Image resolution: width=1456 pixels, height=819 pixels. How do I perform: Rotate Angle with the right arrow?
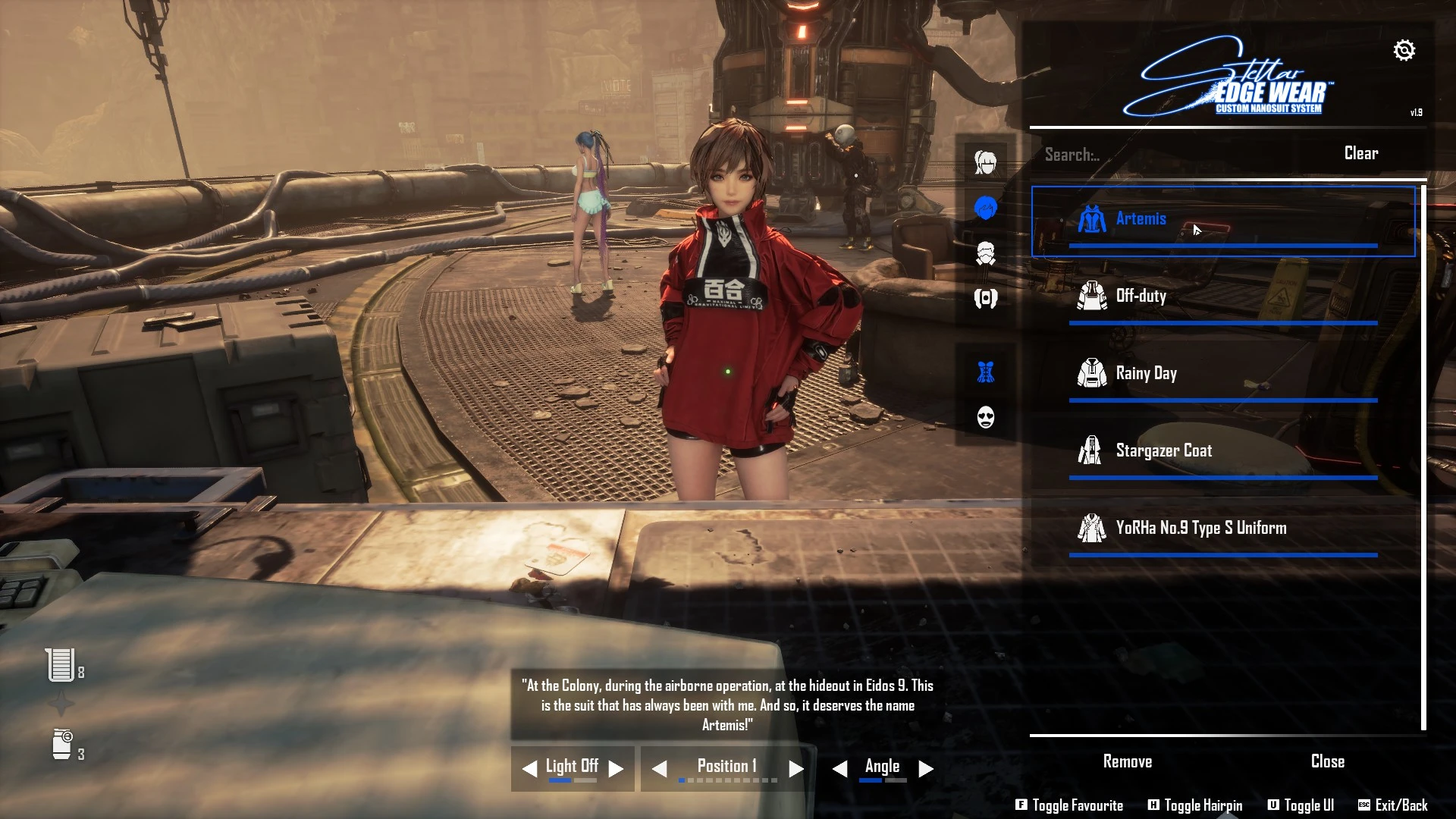pos(925,769)
